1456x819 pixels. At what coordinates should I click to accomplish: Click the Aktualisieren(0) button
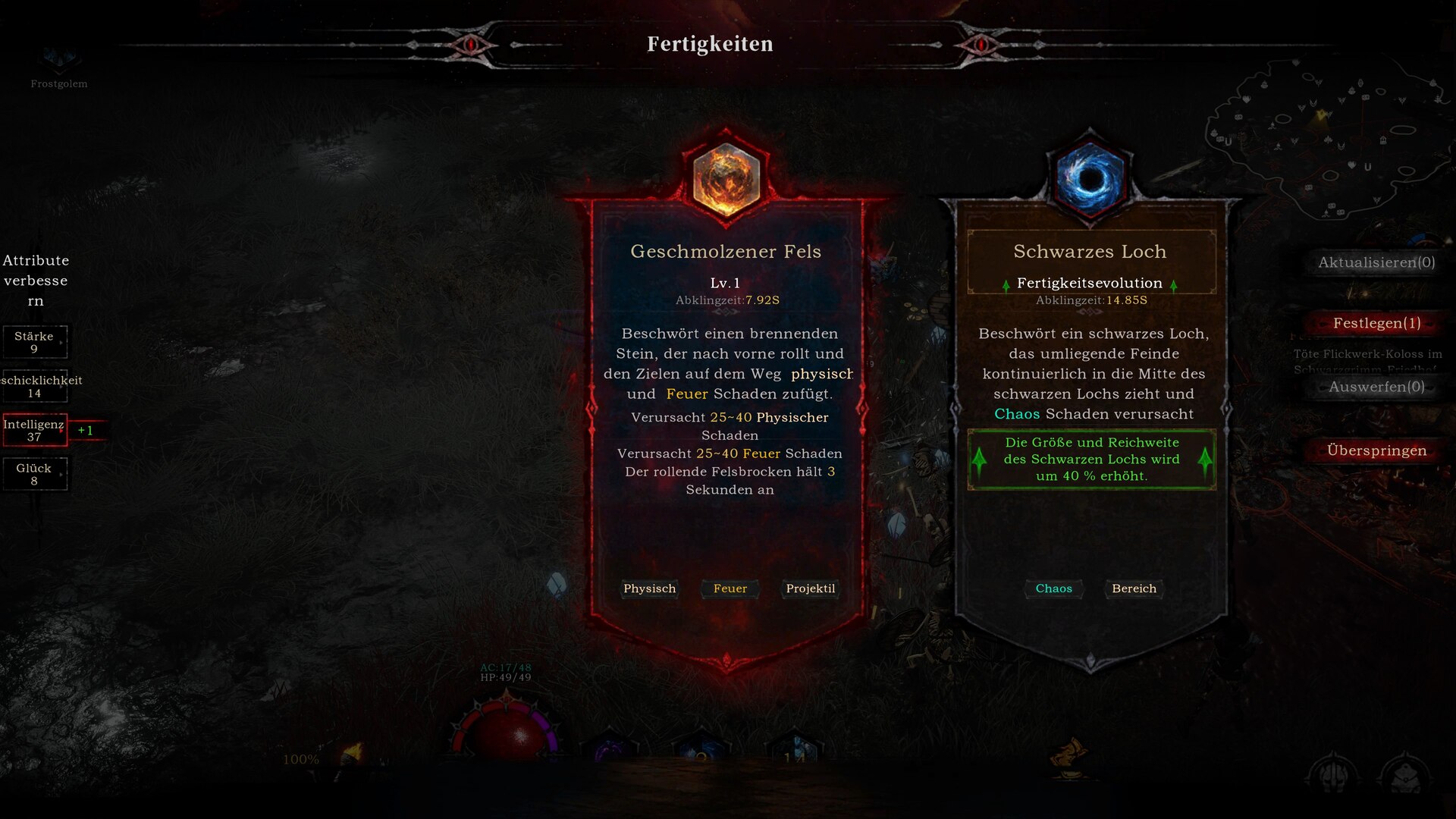point(1376,262)
